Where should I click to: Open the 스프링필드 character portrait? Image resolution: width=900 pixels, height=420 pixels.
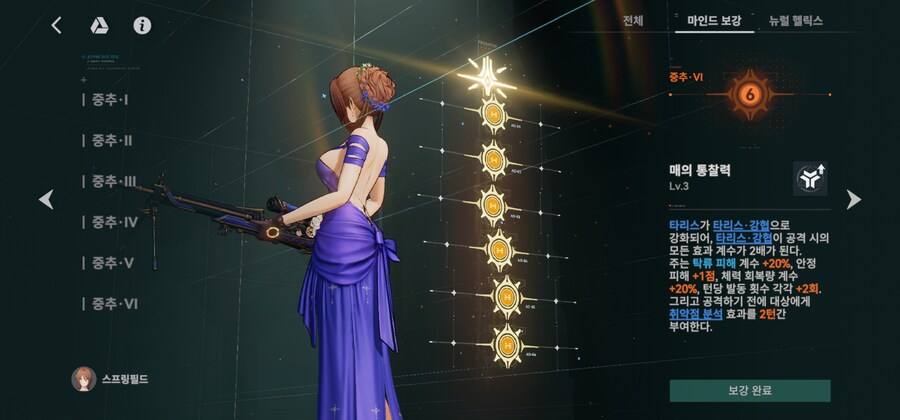tap(84, 379)
